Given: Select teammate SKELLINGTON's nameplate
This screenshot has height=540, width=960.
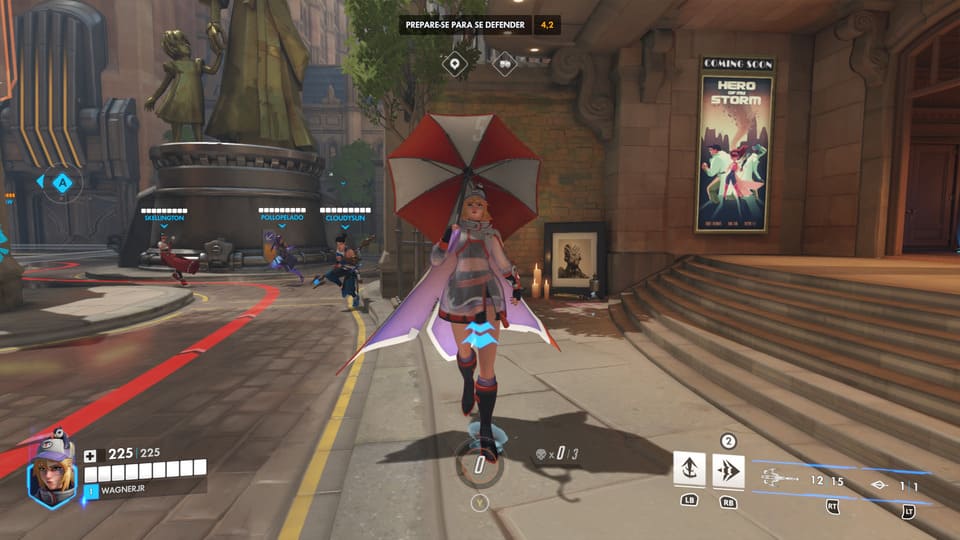Looking at the screenshot, I should click(x=164, y=215).
